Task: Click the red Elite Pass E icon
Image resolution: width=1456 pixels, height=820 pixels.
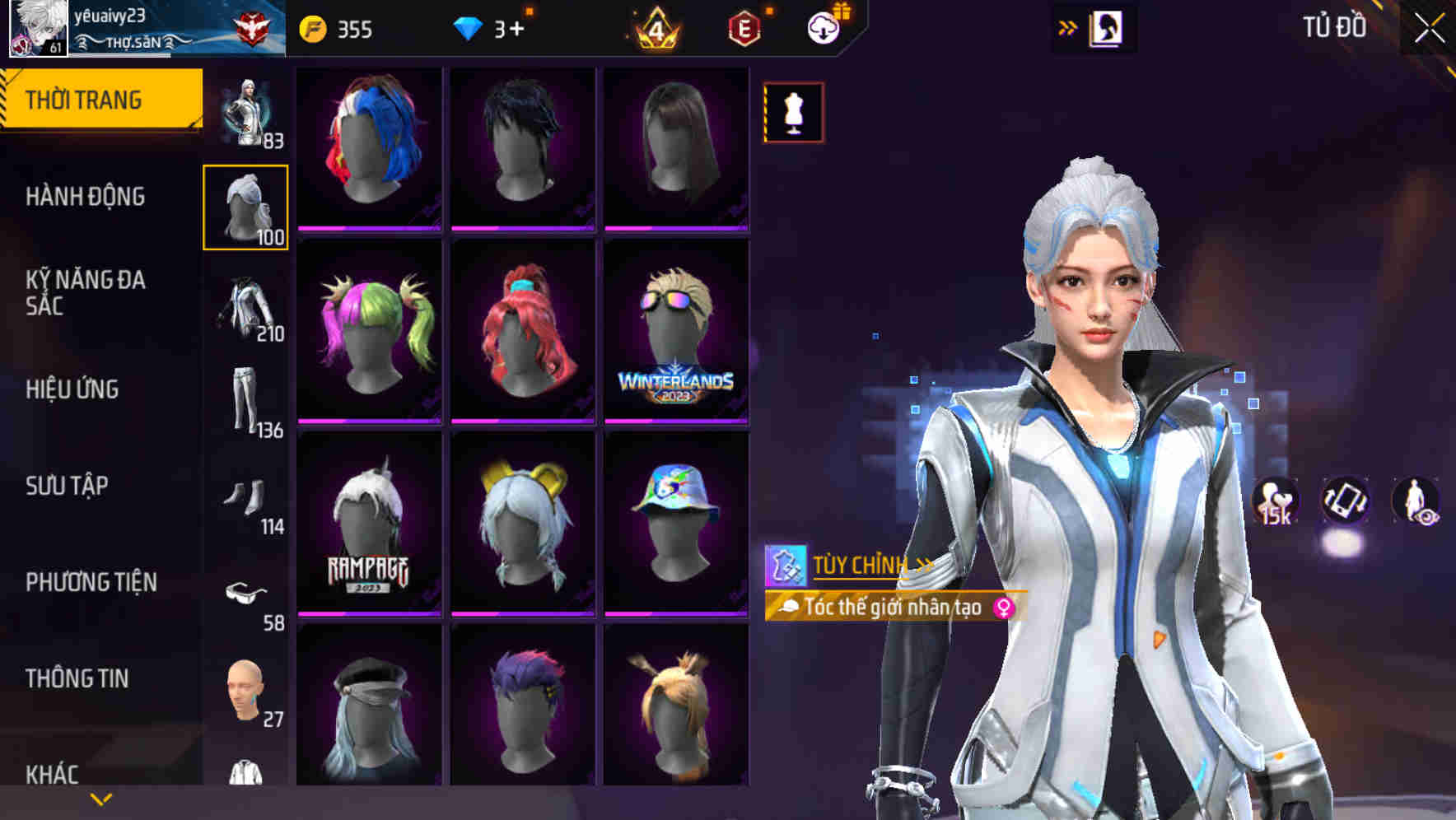Action: pyautogui.click(x=744, y=27)
